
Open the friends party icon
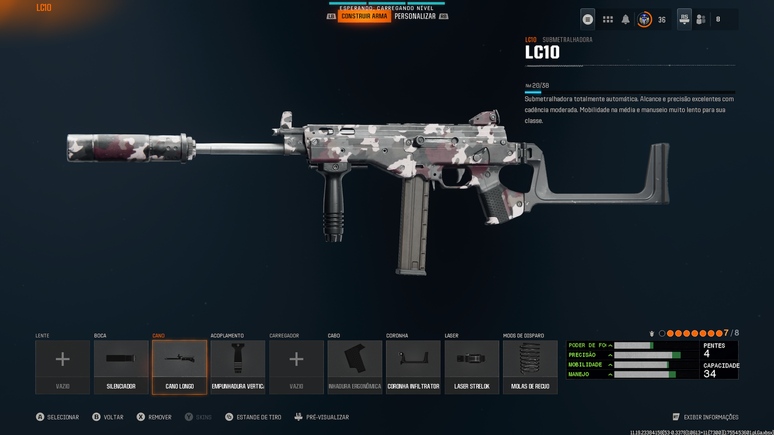point(701,19)
